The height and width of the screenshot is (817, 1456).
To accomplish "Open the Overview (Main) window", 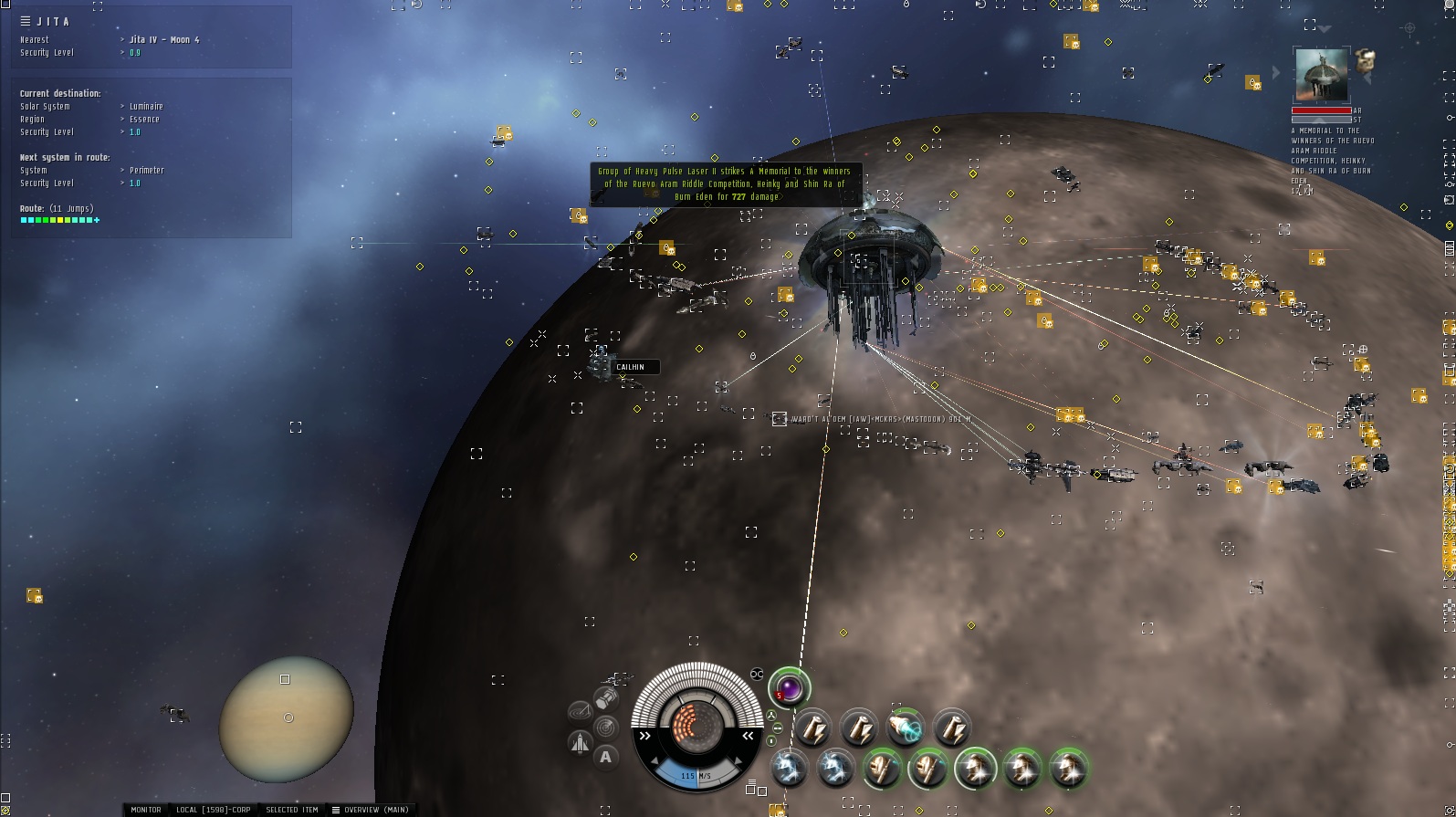I will (x=371, y=810).
